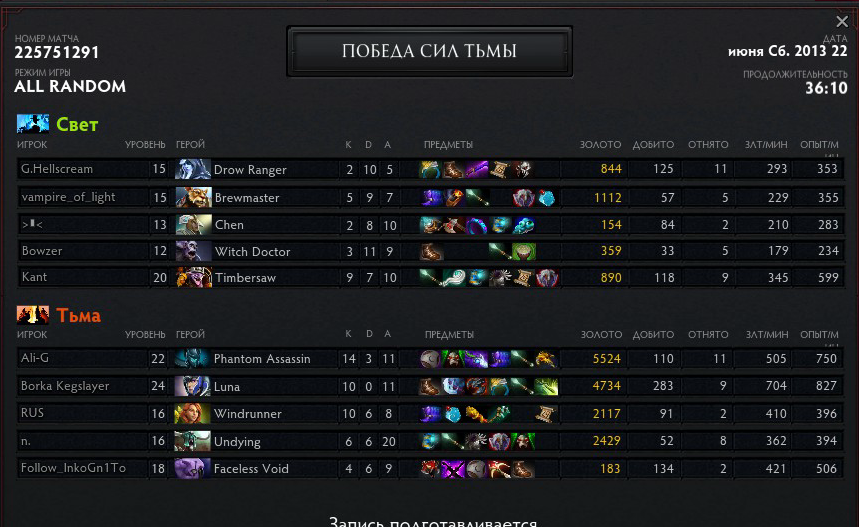
Task: Click the Timbersaw hero portrait
Action: pos(192,277)
